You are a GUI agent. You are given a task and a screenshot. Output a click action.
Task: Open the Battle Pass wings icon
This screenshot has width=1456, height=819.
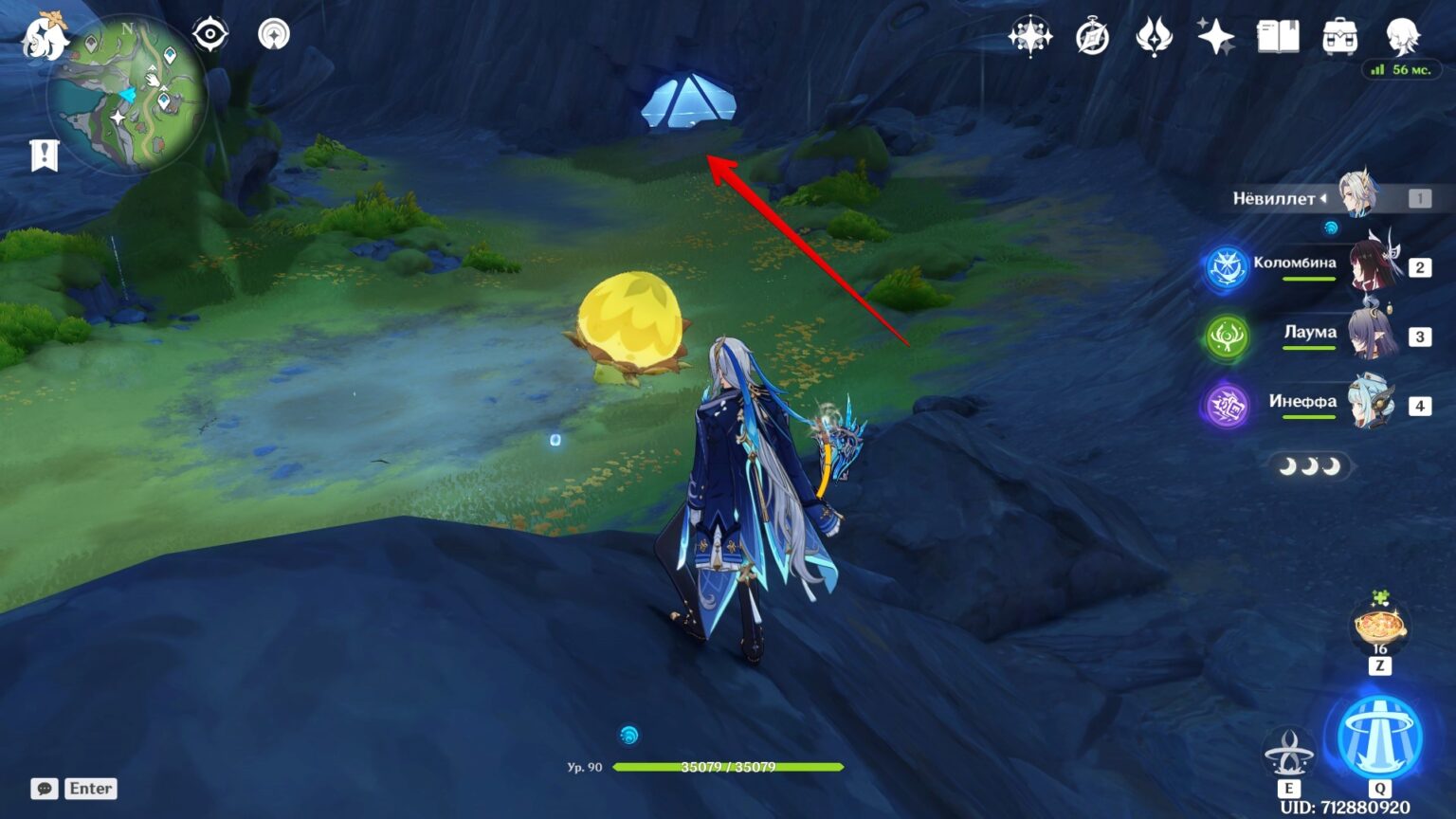[x=1155, y=38]
